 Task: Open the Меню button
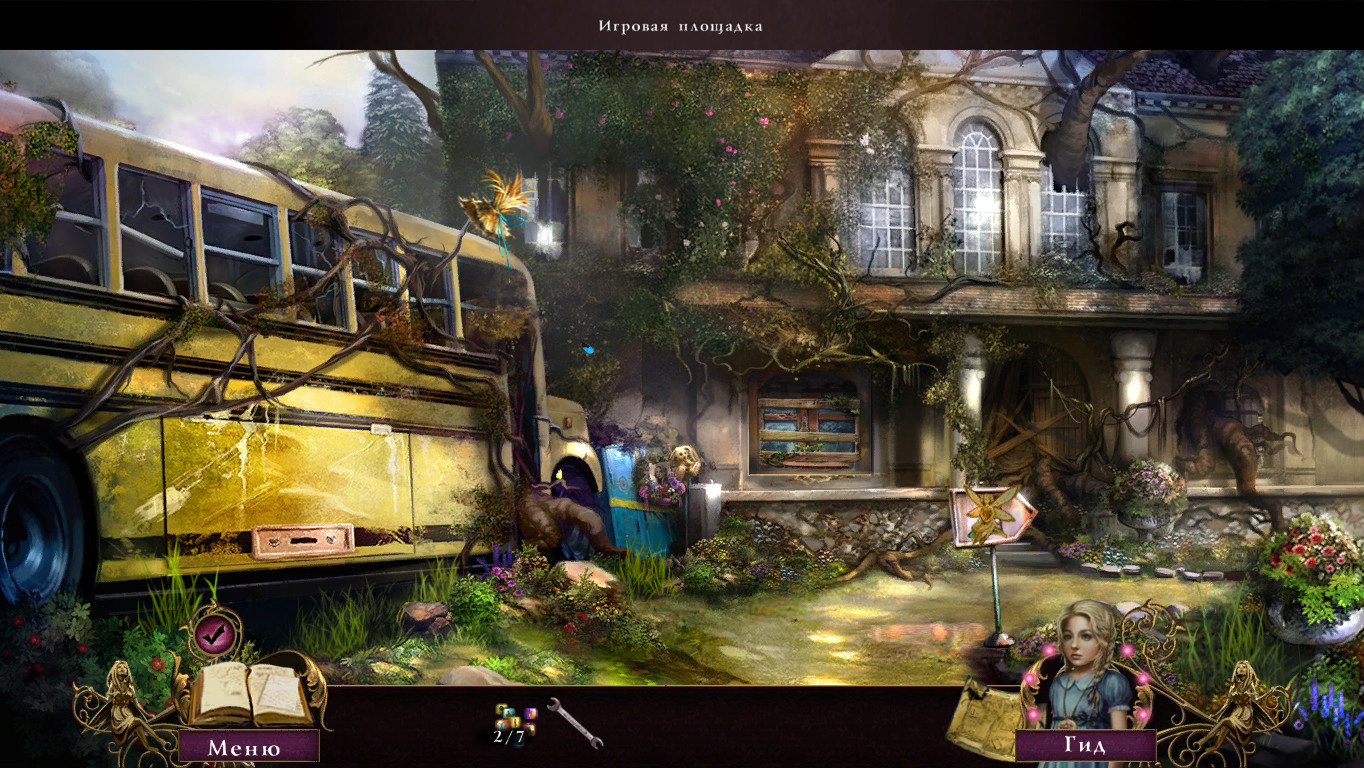click(x=245, y=746)
